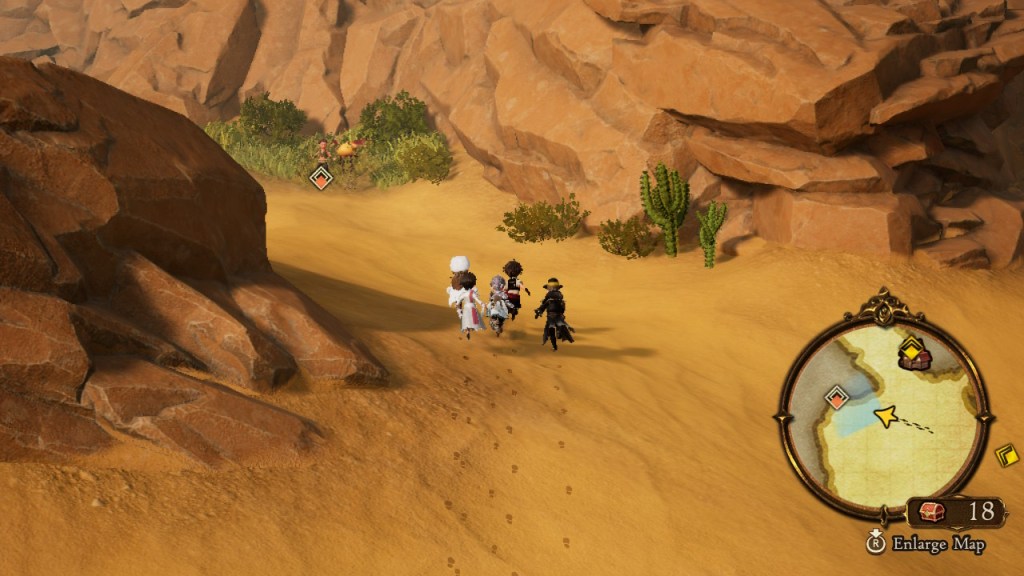Select the red diamond event marker near the bushes

click(320, 179)
